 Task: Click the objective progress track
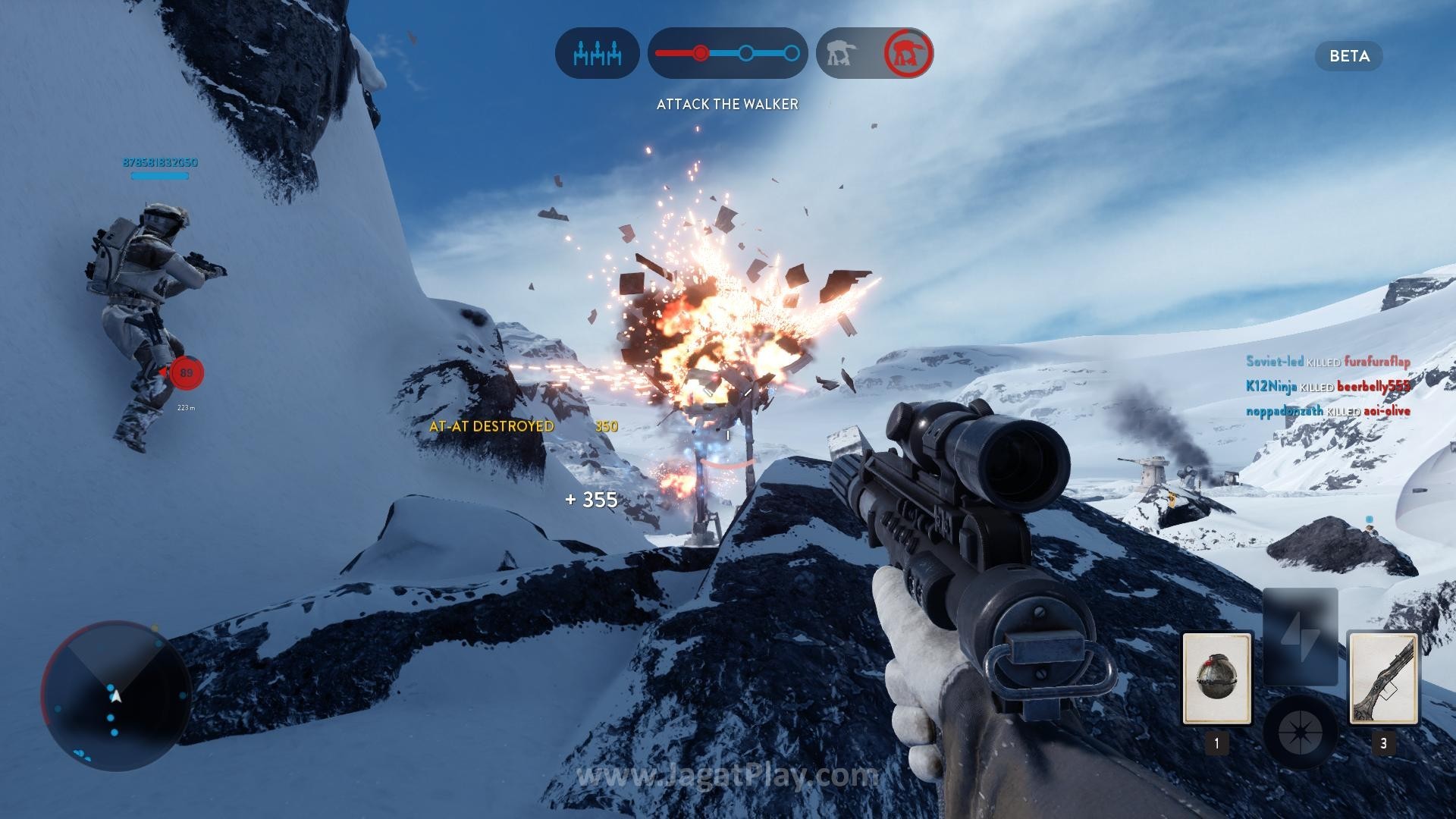(x=727, y=53)
